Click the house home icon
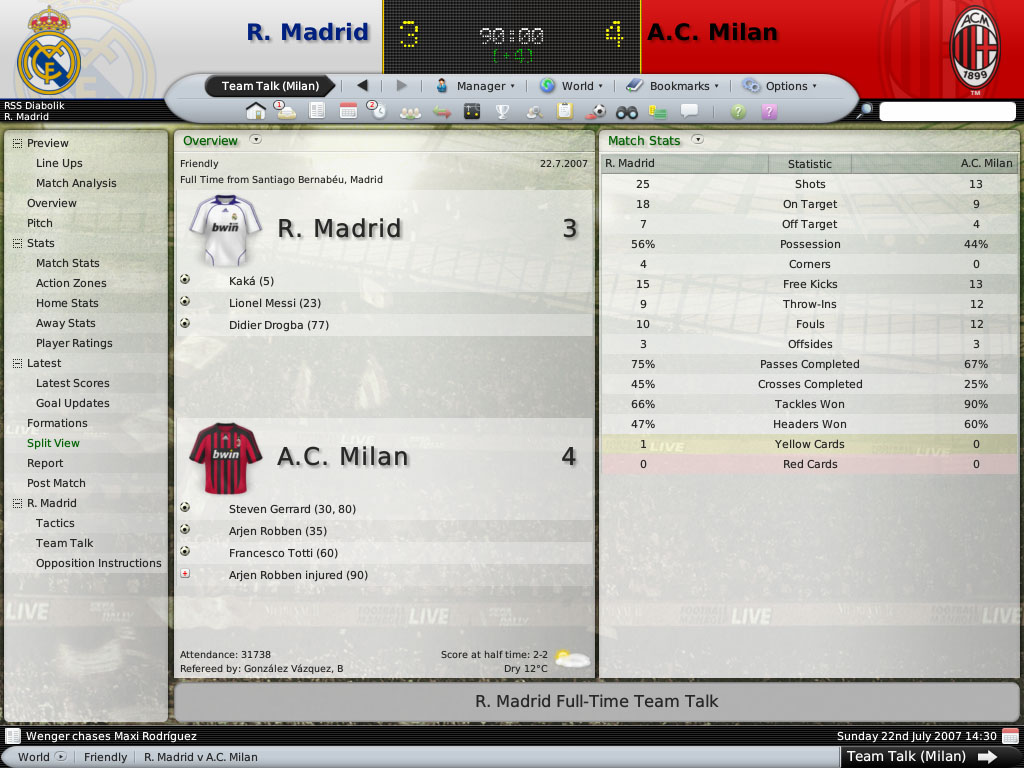The image size is (1024, 768). click(x=256, y=111)
